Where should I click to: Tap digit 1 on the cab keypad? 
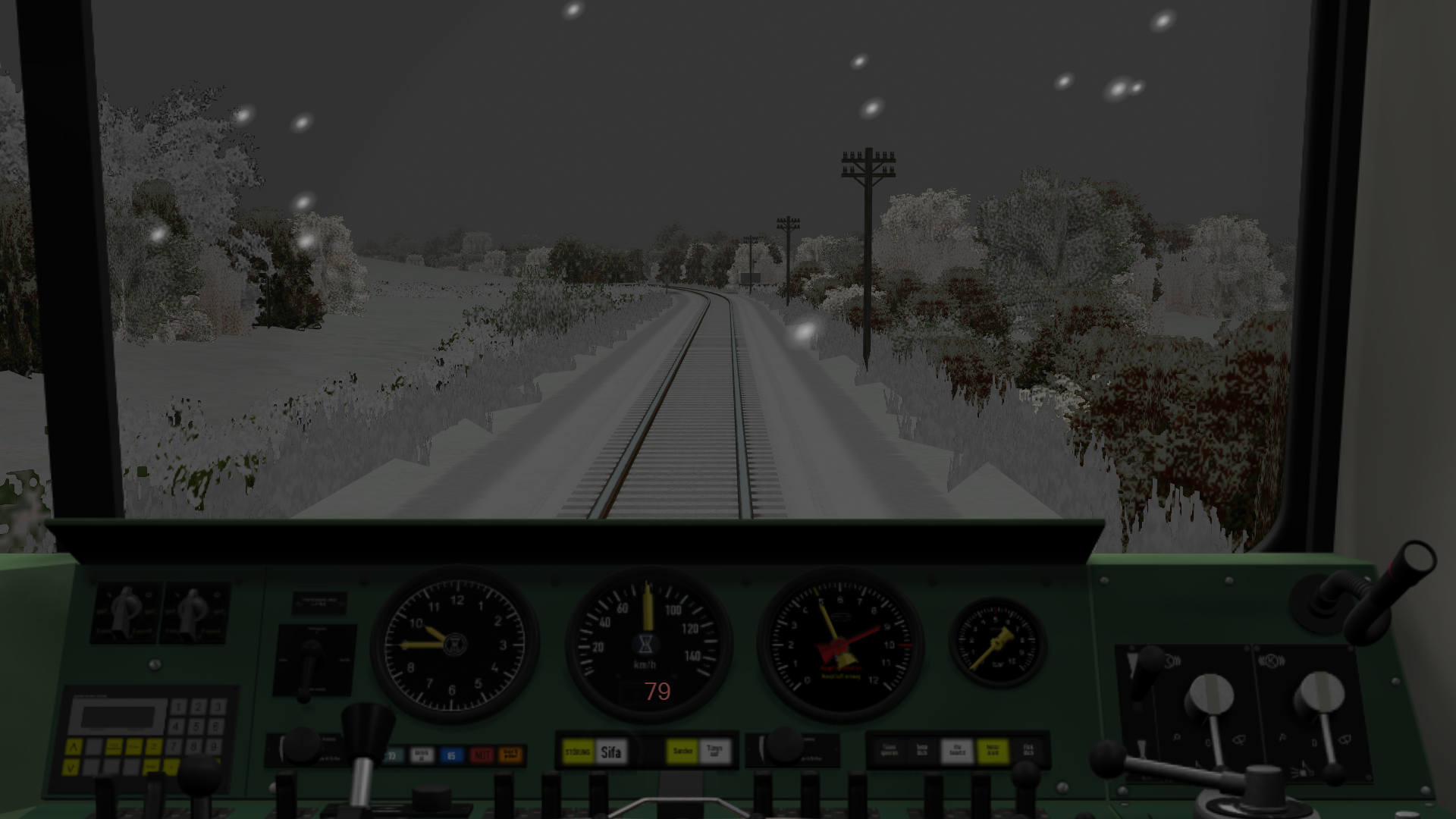tap(178, 707)
